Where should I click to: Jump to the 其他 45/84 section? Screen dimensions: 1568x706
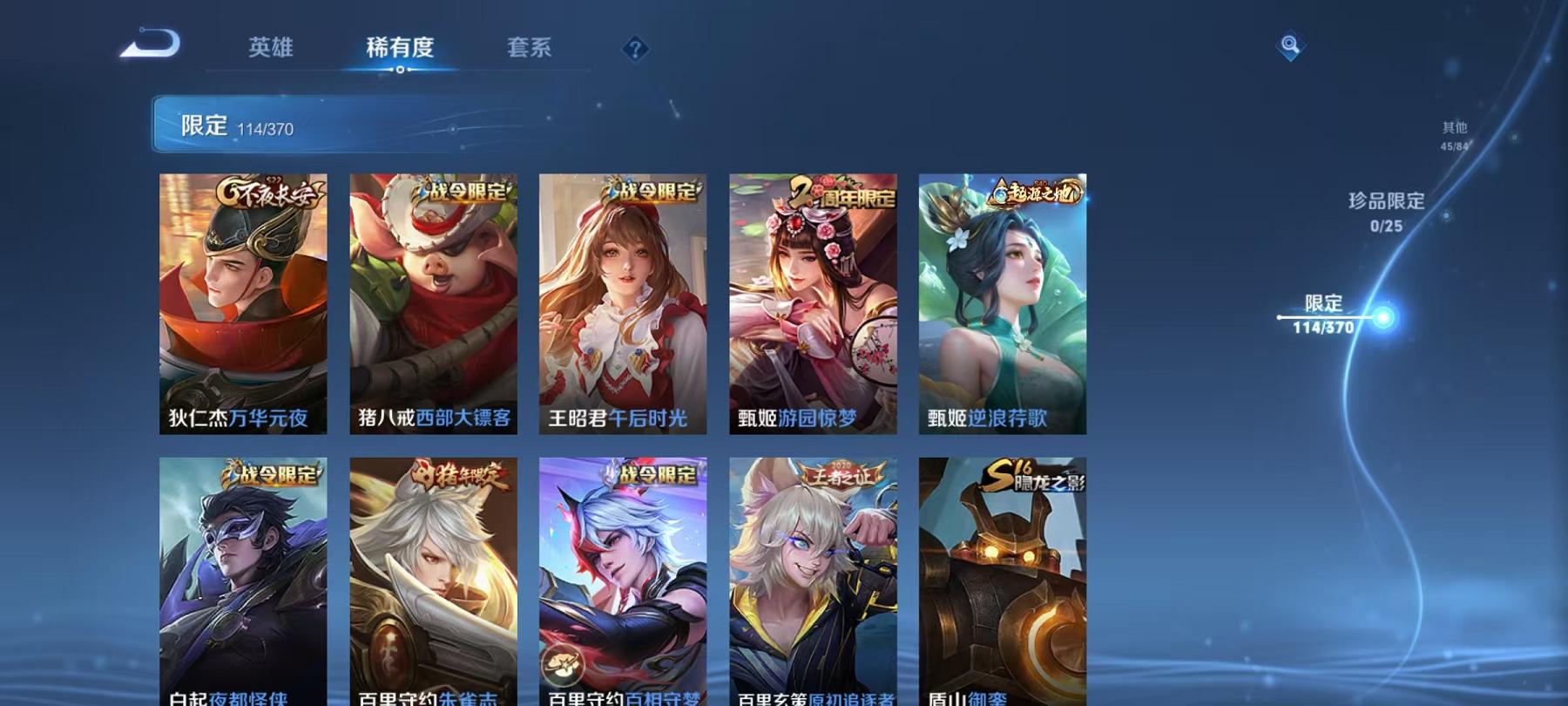click(1453, 136)
